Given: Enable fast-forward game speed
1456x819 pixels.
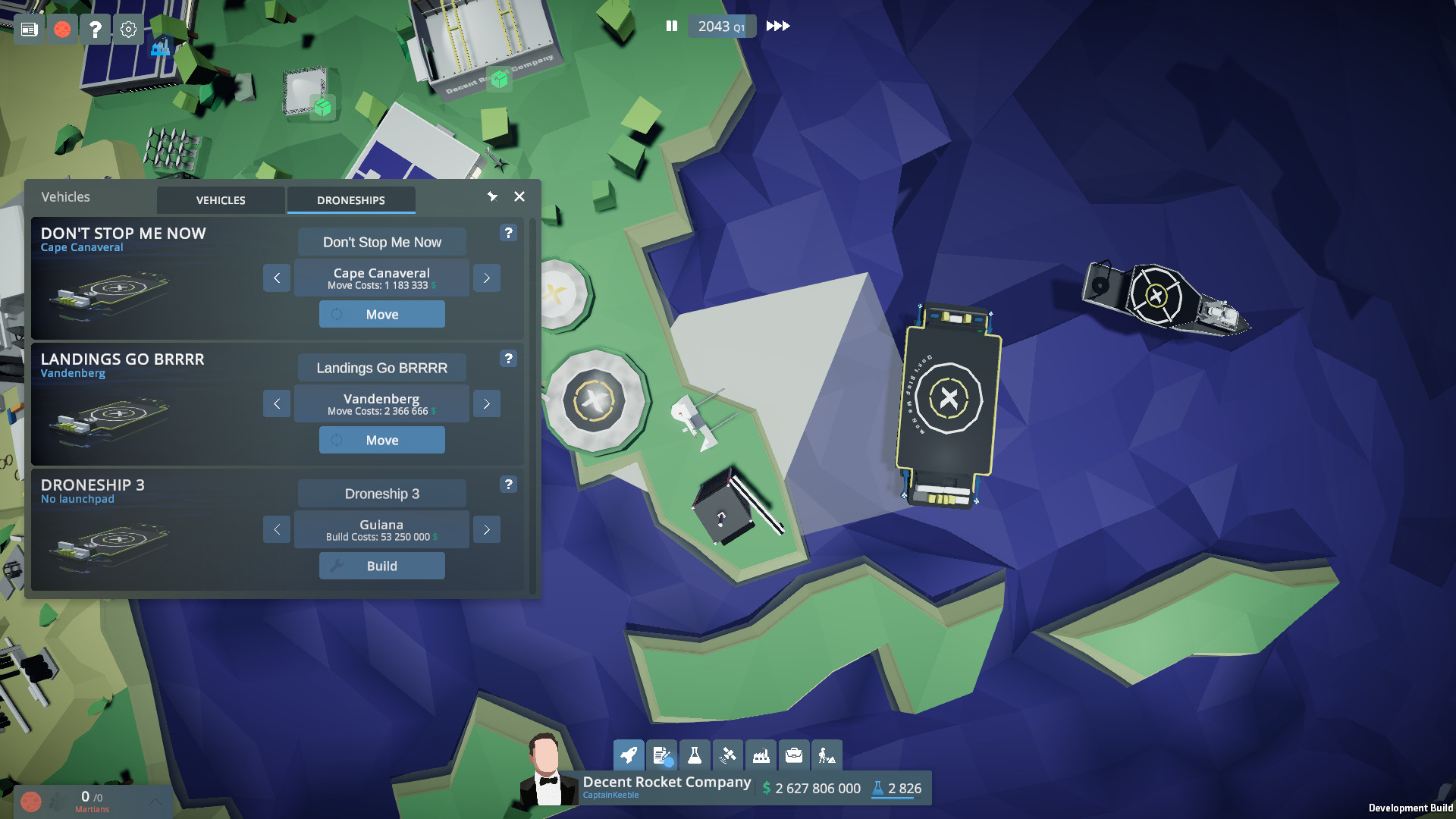Looking at the screenshot, I should pos(778,26).
